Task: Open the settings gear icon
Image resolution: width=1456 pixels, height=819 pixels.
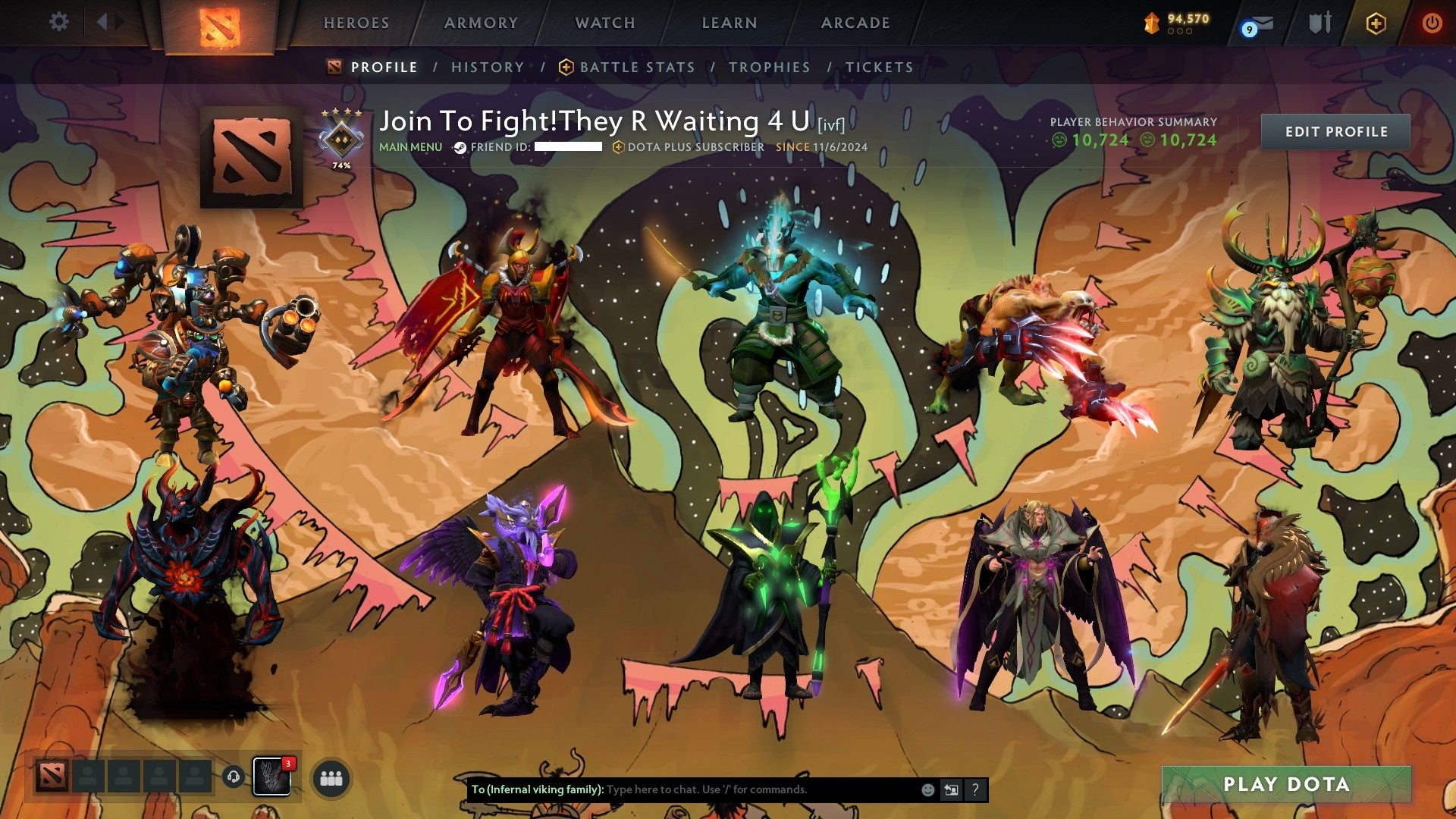Action: tap(57, 22)
